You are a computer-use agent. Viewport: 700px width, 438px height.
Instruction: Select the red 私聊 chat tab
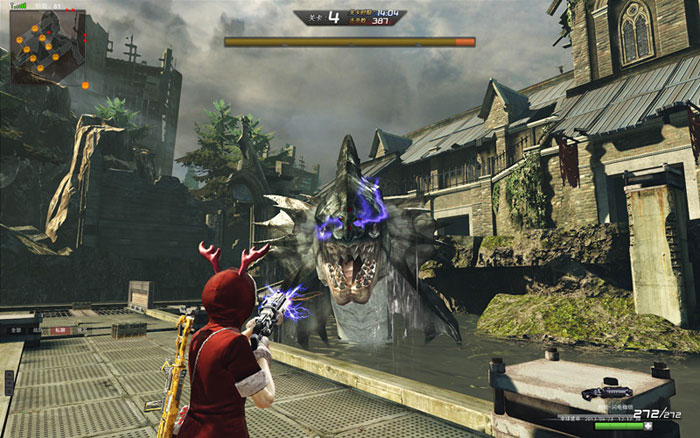(x=60, y=328)
